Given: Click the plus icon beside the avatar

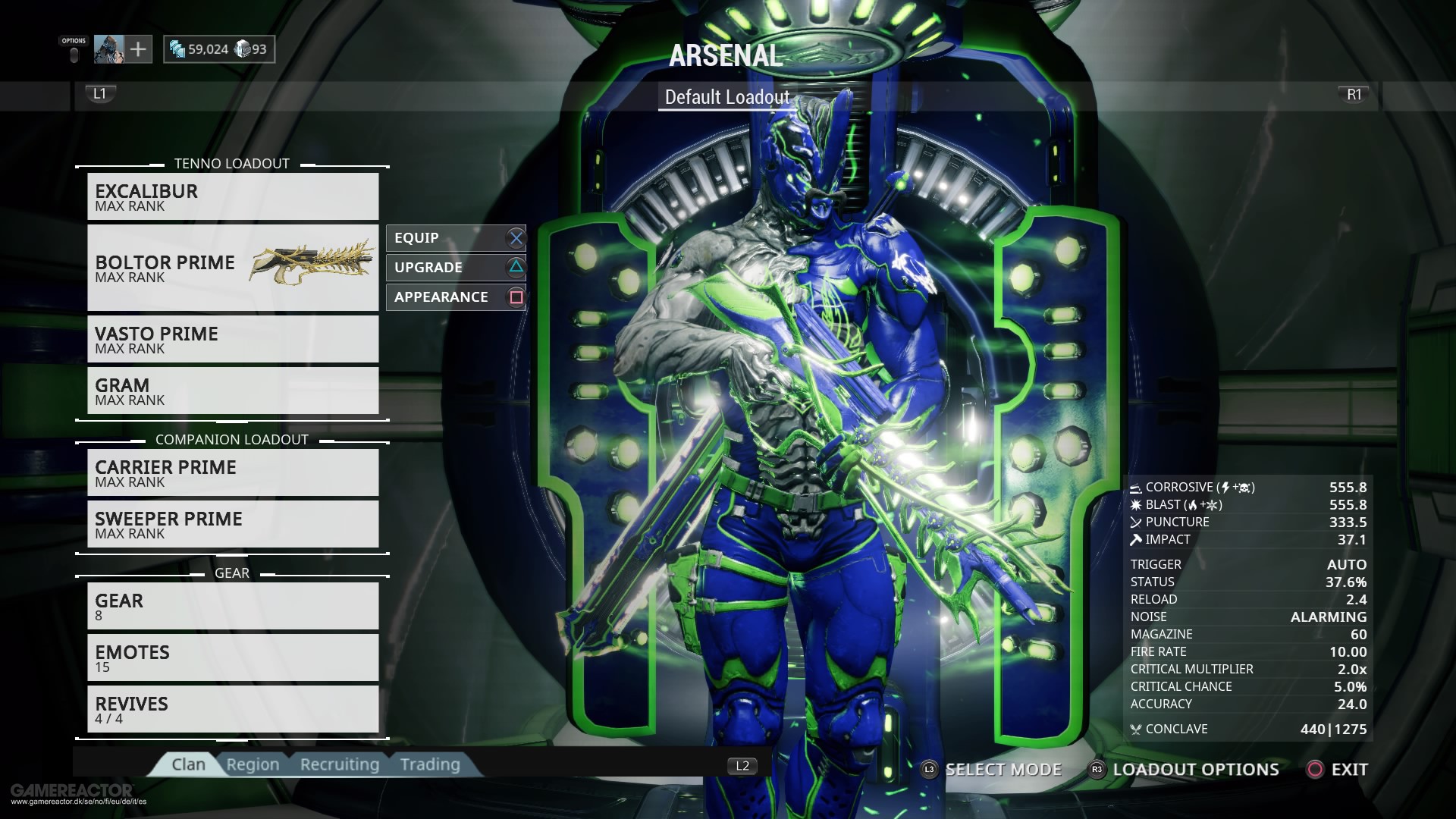Looking at the screenshot, I should point(137,49).
